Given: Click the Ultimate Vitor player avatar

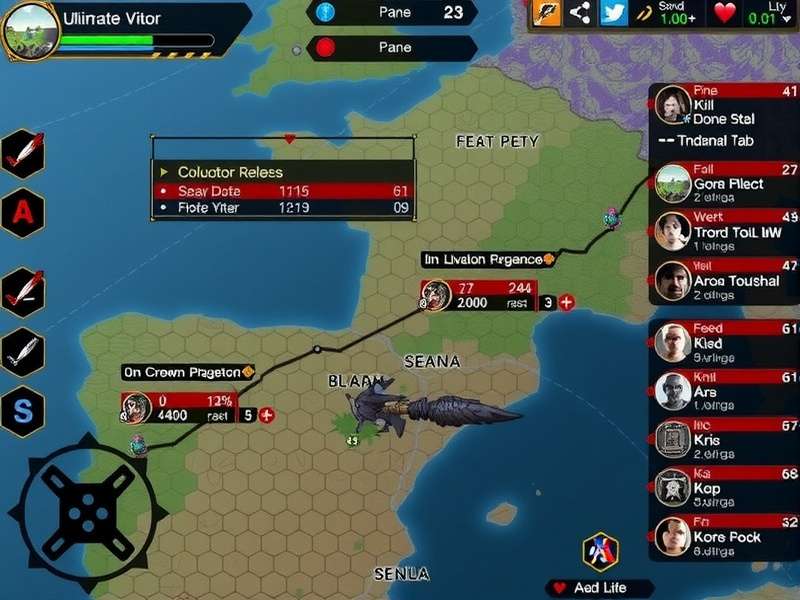Looking at the screenshot, I should [32, 32].
